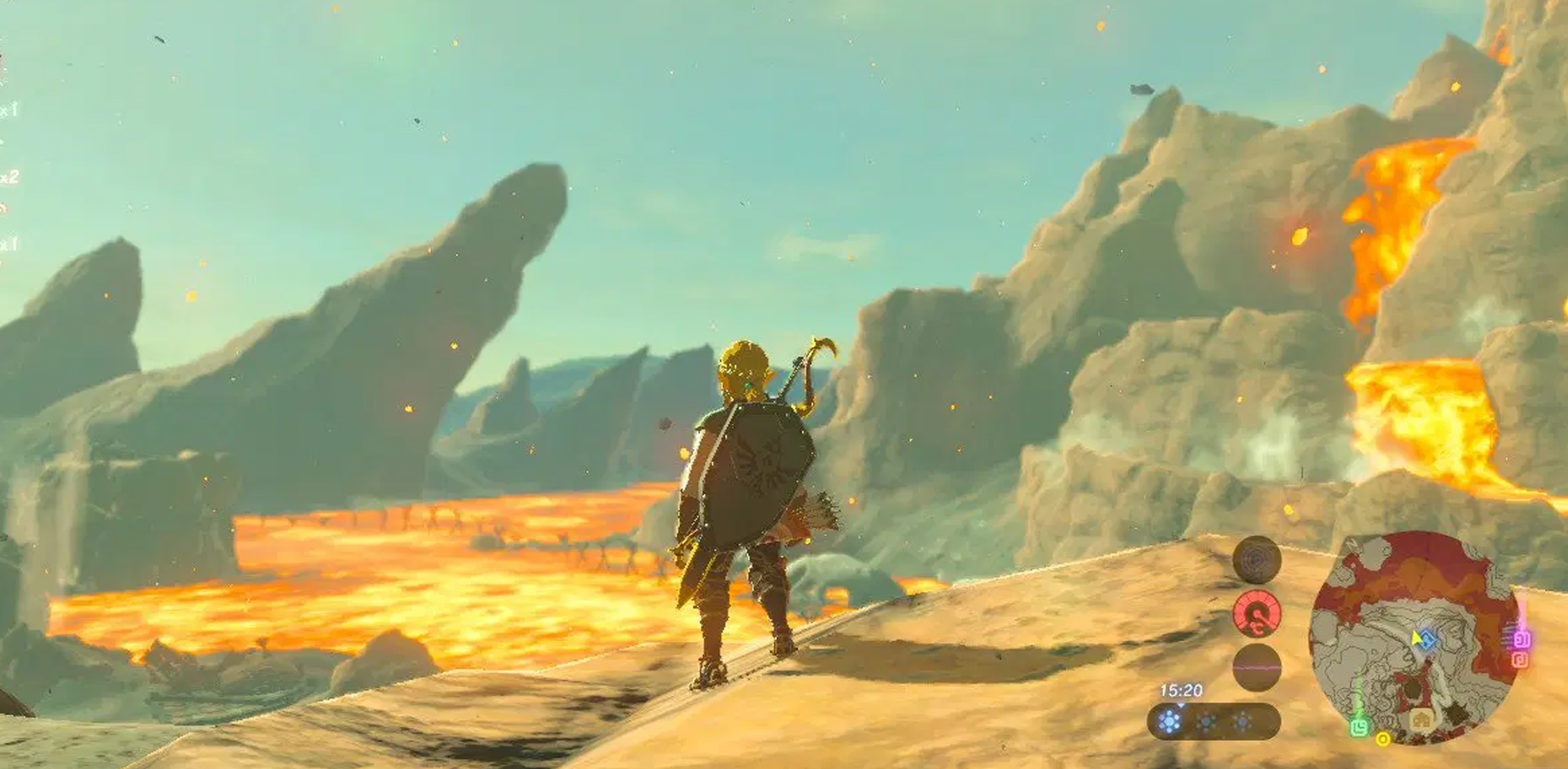Toggle the second ability charge orb
The height and width of the screenshot is (769, 1568).
pos(1206,723)
